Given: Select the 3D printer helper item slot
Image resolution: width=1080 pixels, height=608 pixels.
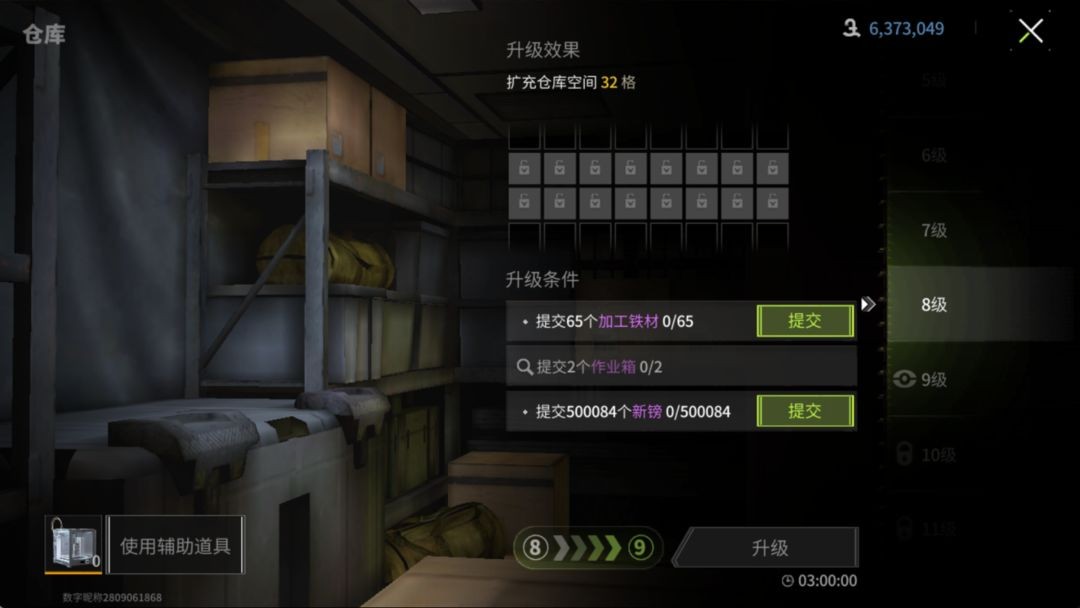Looking at the screenshot, I should click(72, 544).
